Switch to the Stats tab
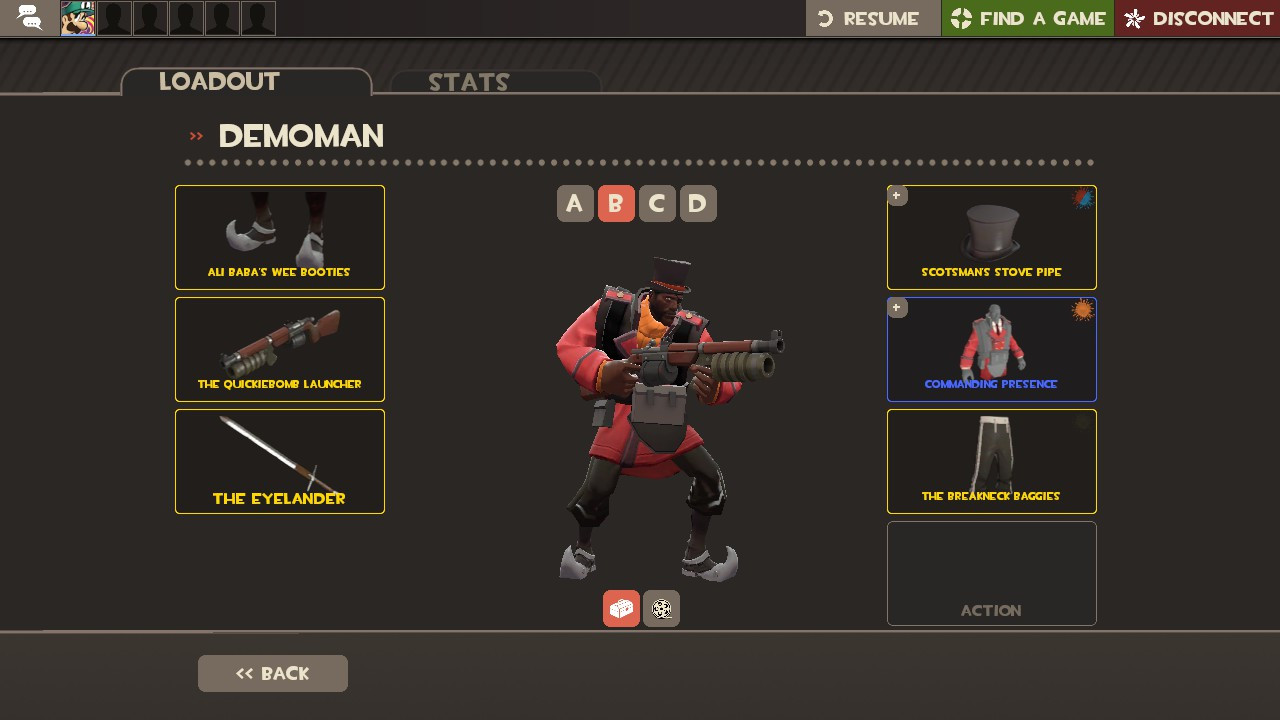Screen dimensions: 1280x720 click(469, 82)
